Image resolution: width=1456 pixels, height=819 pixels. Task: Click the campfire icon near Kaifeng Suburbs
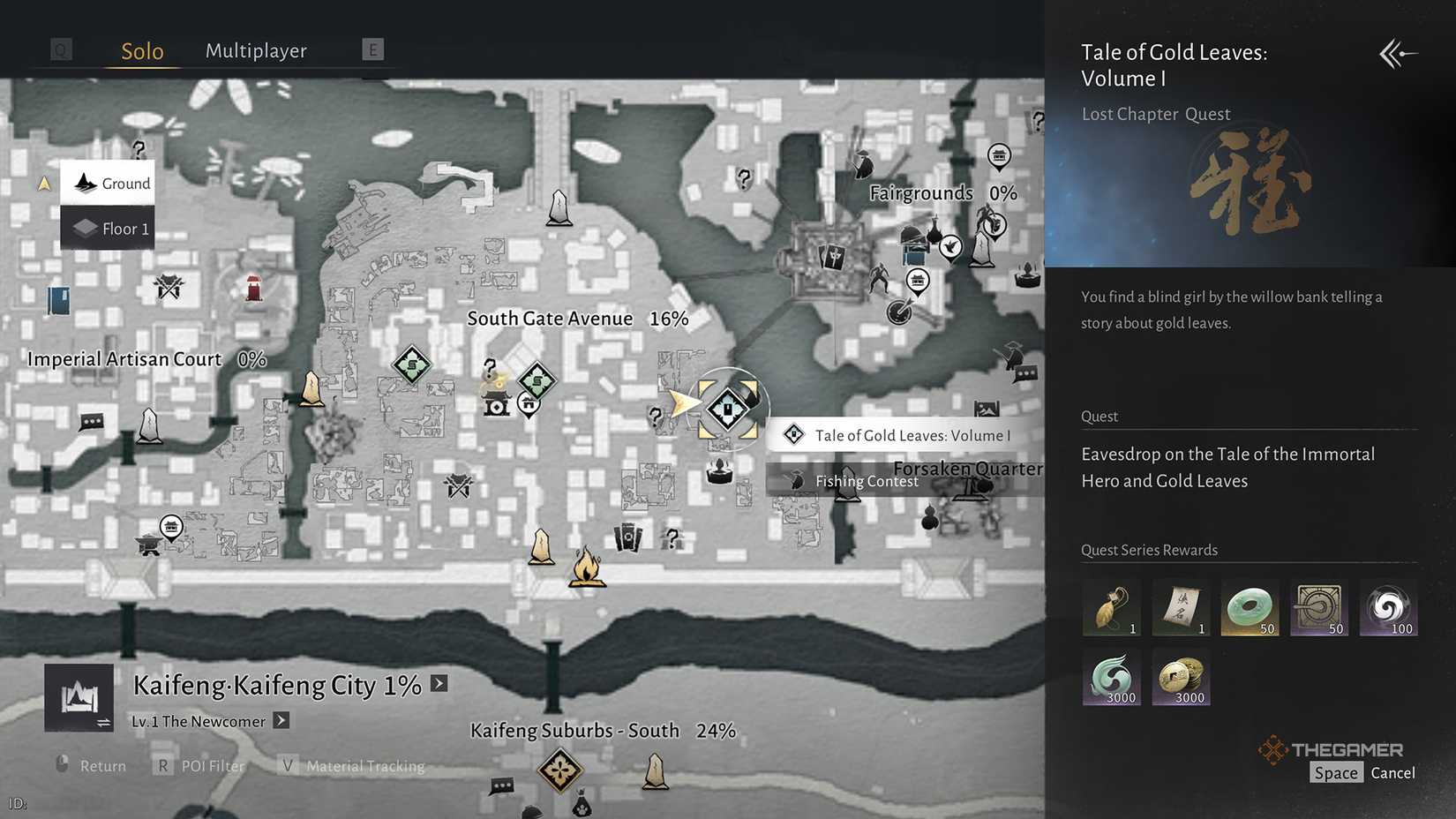[x=589, y=570]
